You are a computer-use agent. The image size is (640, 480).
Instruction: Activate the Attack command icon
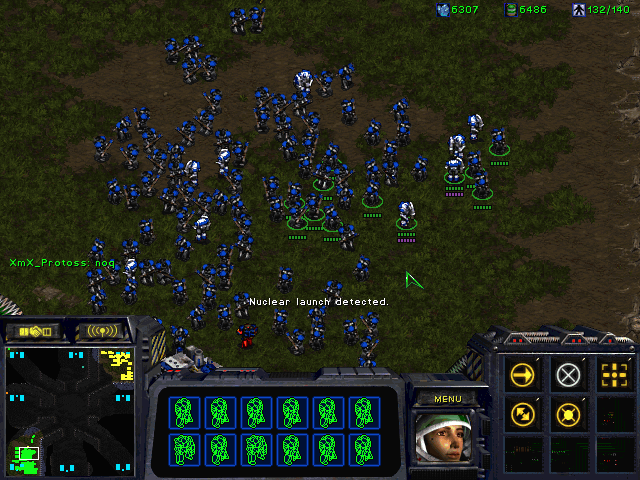pyautogui.click(x=613, y=375)
